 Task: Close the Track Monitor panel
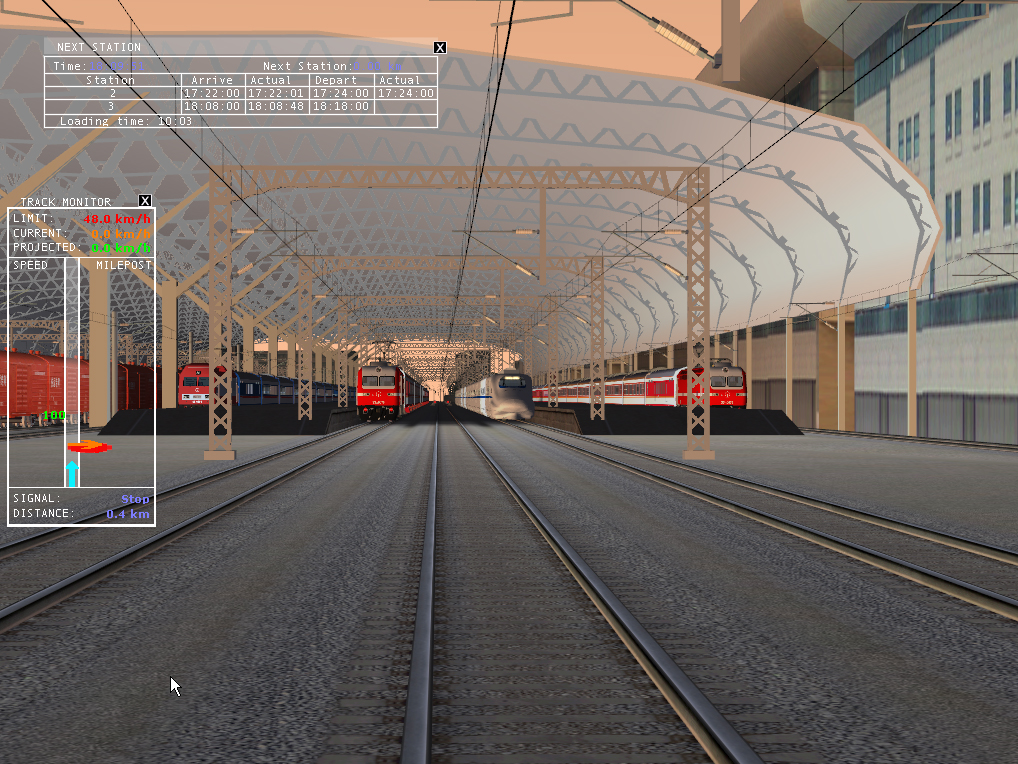point(145,201)
